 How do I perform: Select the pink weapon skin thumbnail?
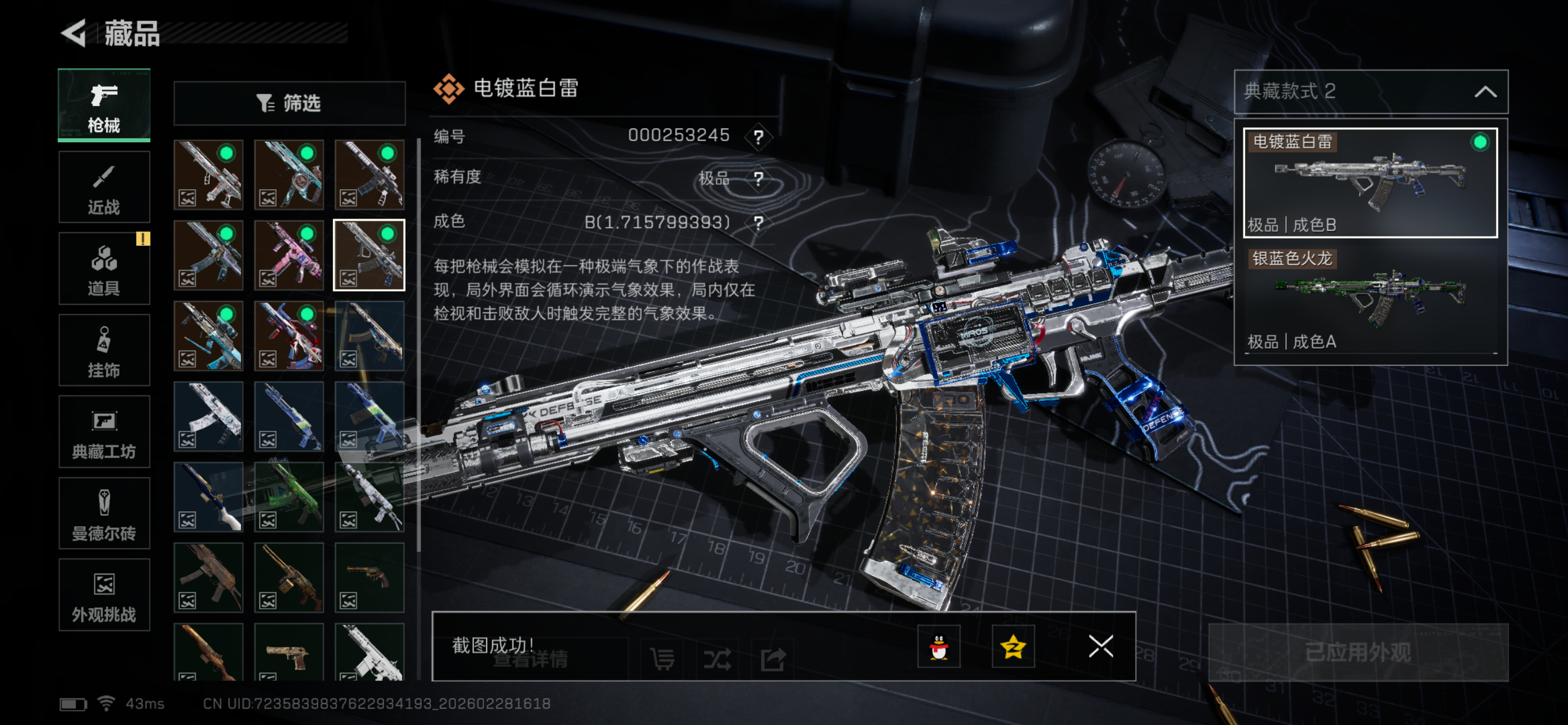tap(289, 255)
